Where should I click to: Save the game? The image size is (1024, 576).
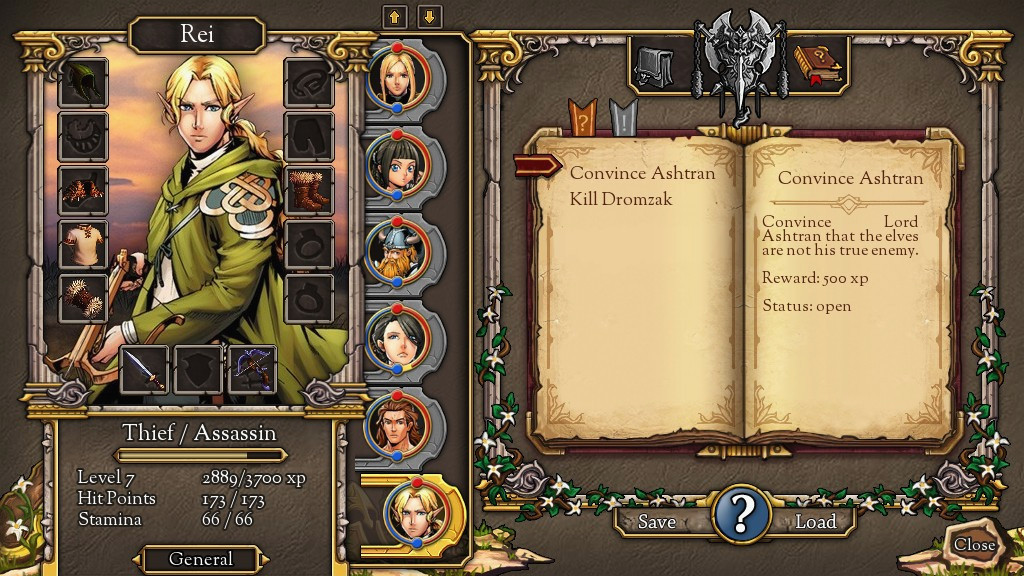pos(656,521)
